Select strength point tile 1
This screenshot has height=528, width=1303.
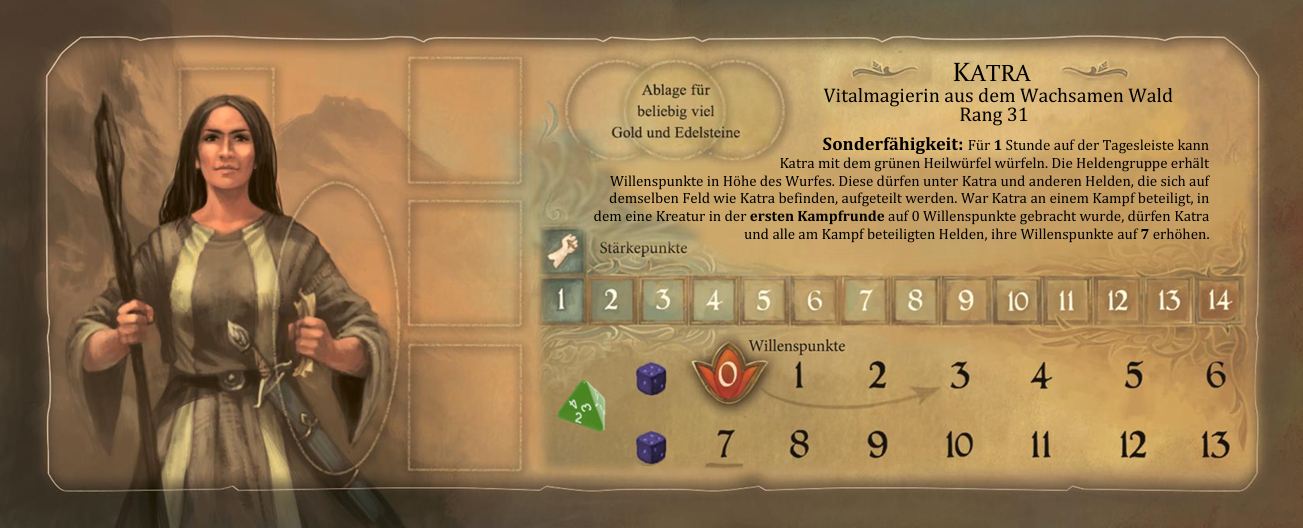pos(562,301)
